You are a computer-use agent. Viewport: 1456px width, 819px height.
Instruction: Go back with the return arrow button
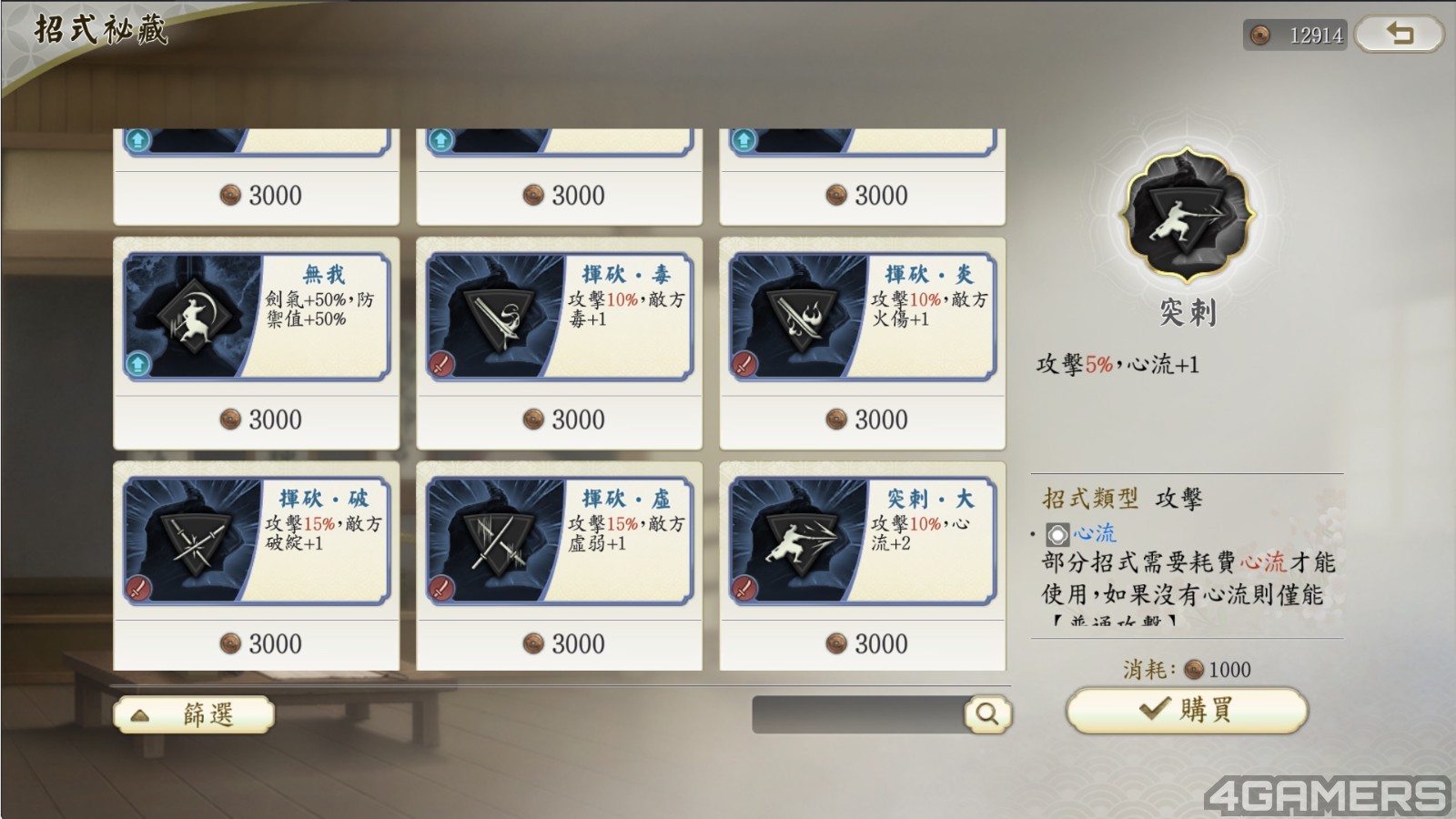tap(1399, 35)
